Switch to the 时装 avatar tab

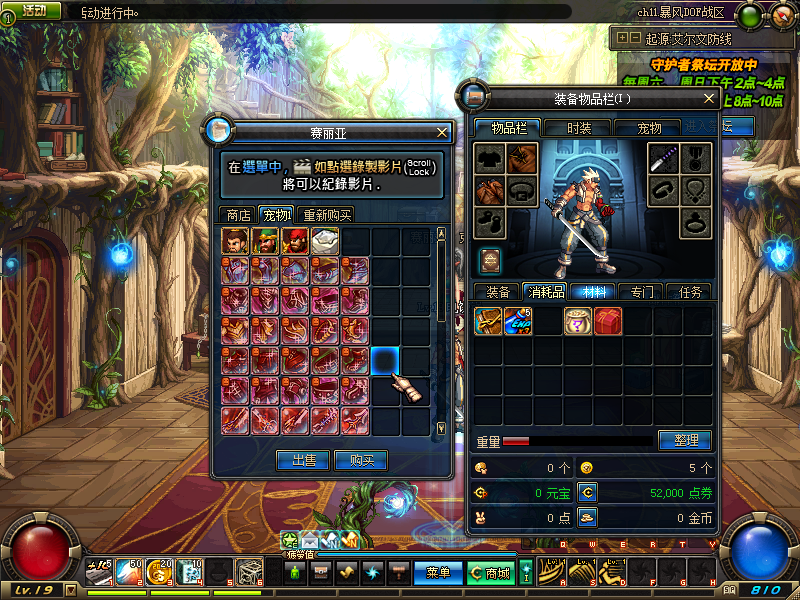click(x=579, y=128)
